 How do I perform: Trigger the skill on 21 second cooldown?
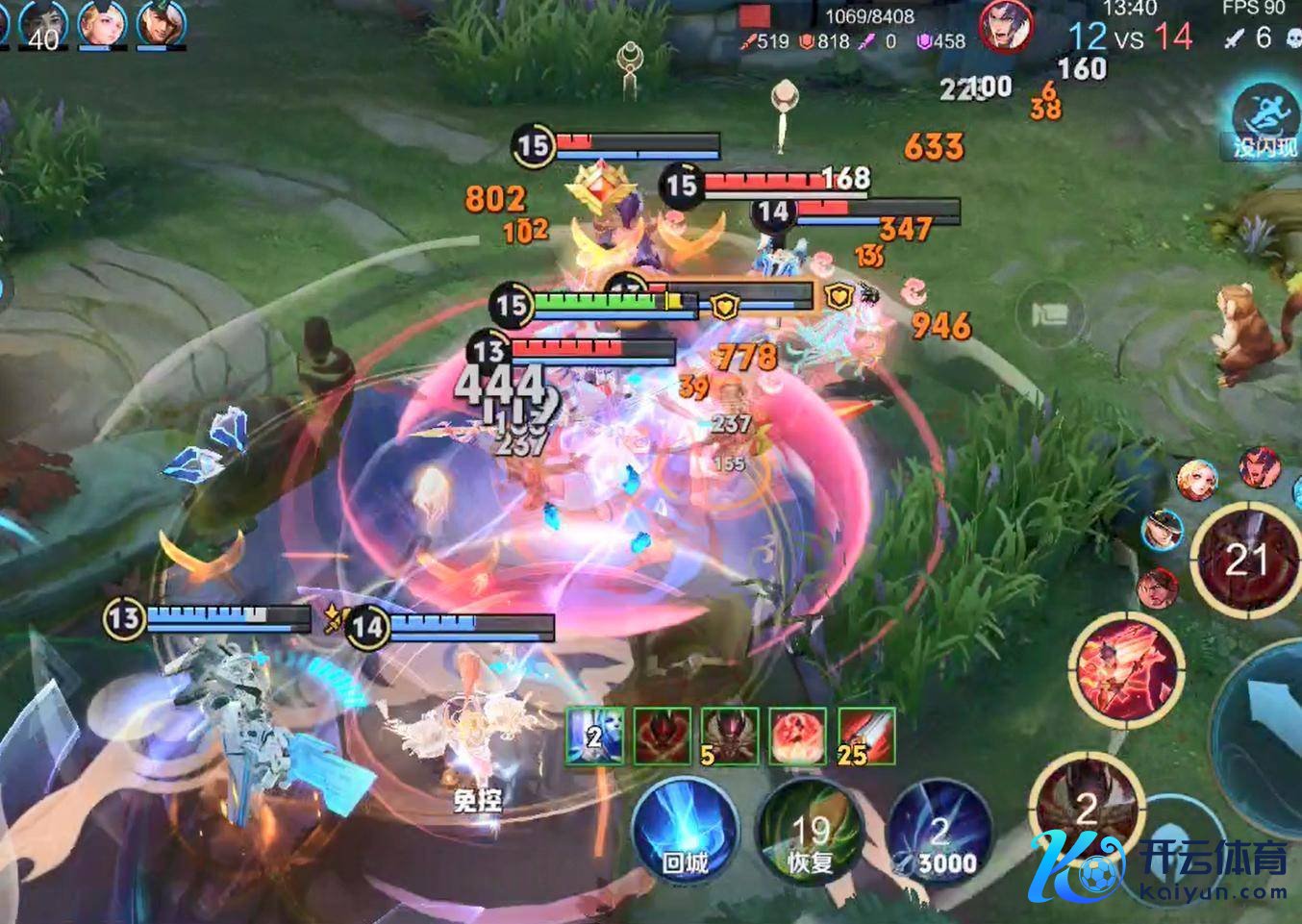(1246, 560)
